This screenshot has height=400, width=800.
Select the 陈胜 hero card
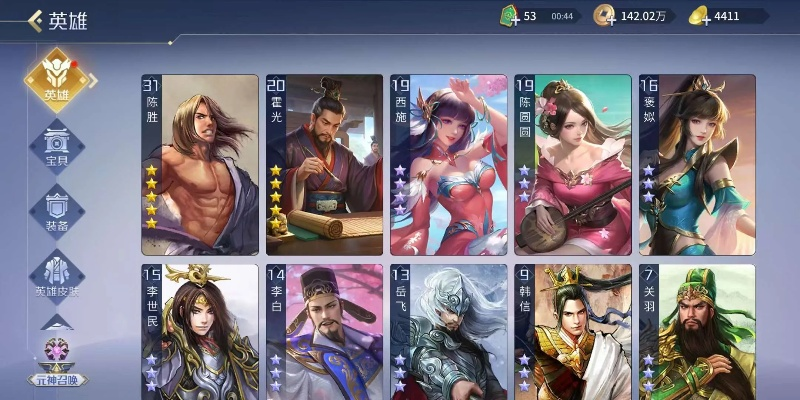[x=200, y=165]
